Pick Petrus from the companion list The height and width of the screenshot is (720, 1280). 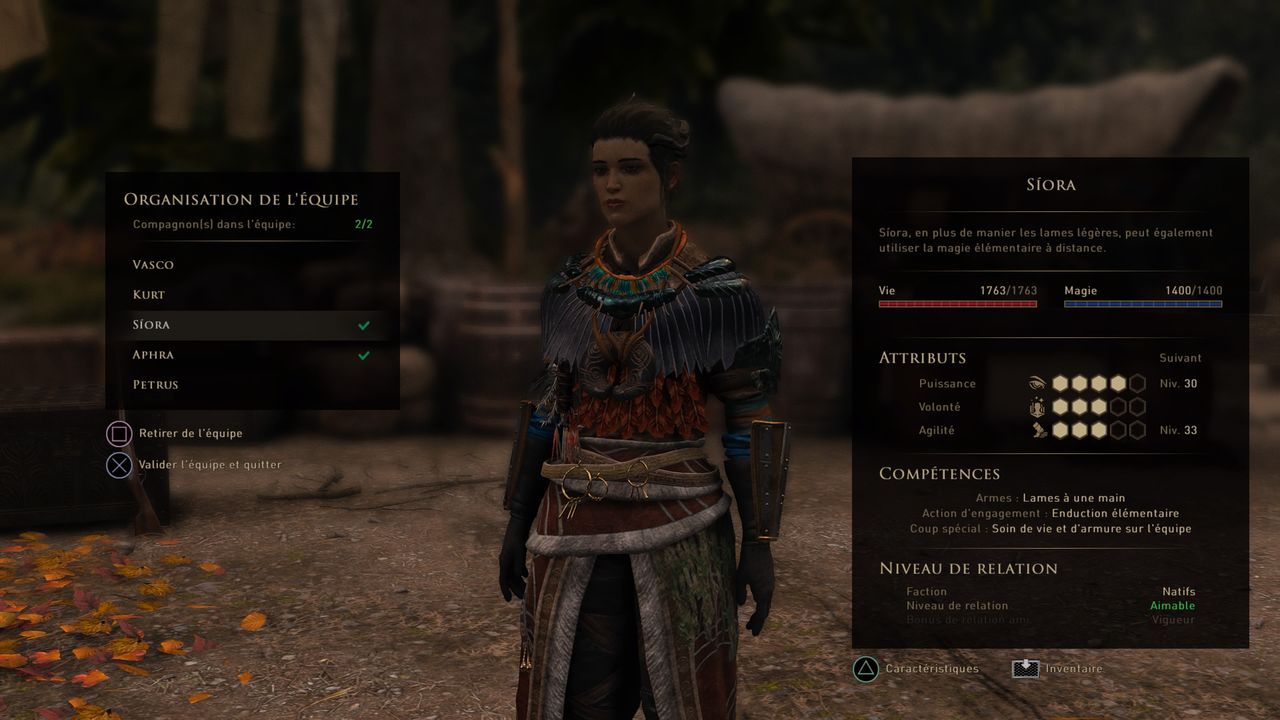[x=156, y=385]
